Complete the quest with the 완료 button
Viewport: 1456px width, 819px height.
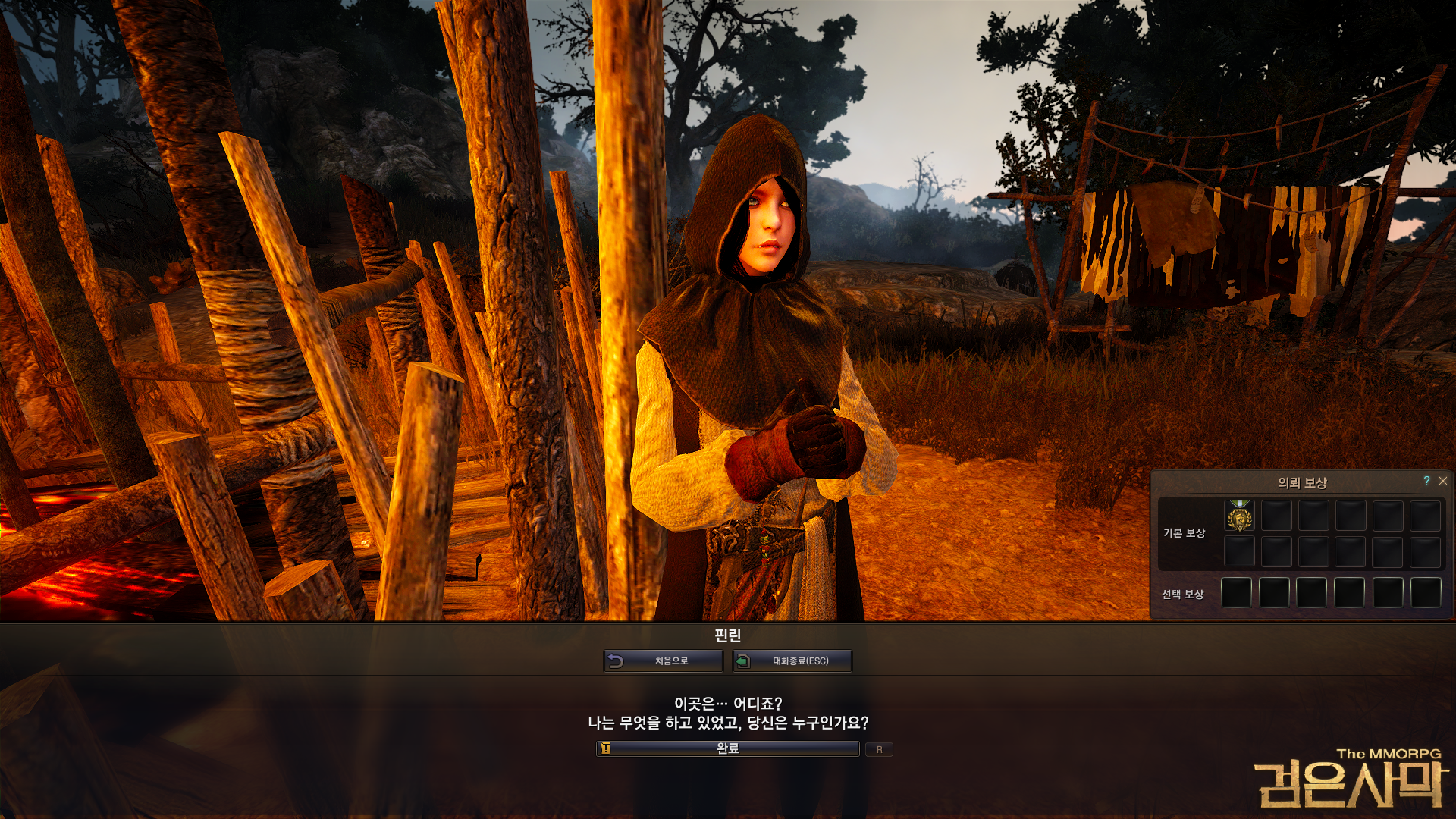click(x=728, y=748)
